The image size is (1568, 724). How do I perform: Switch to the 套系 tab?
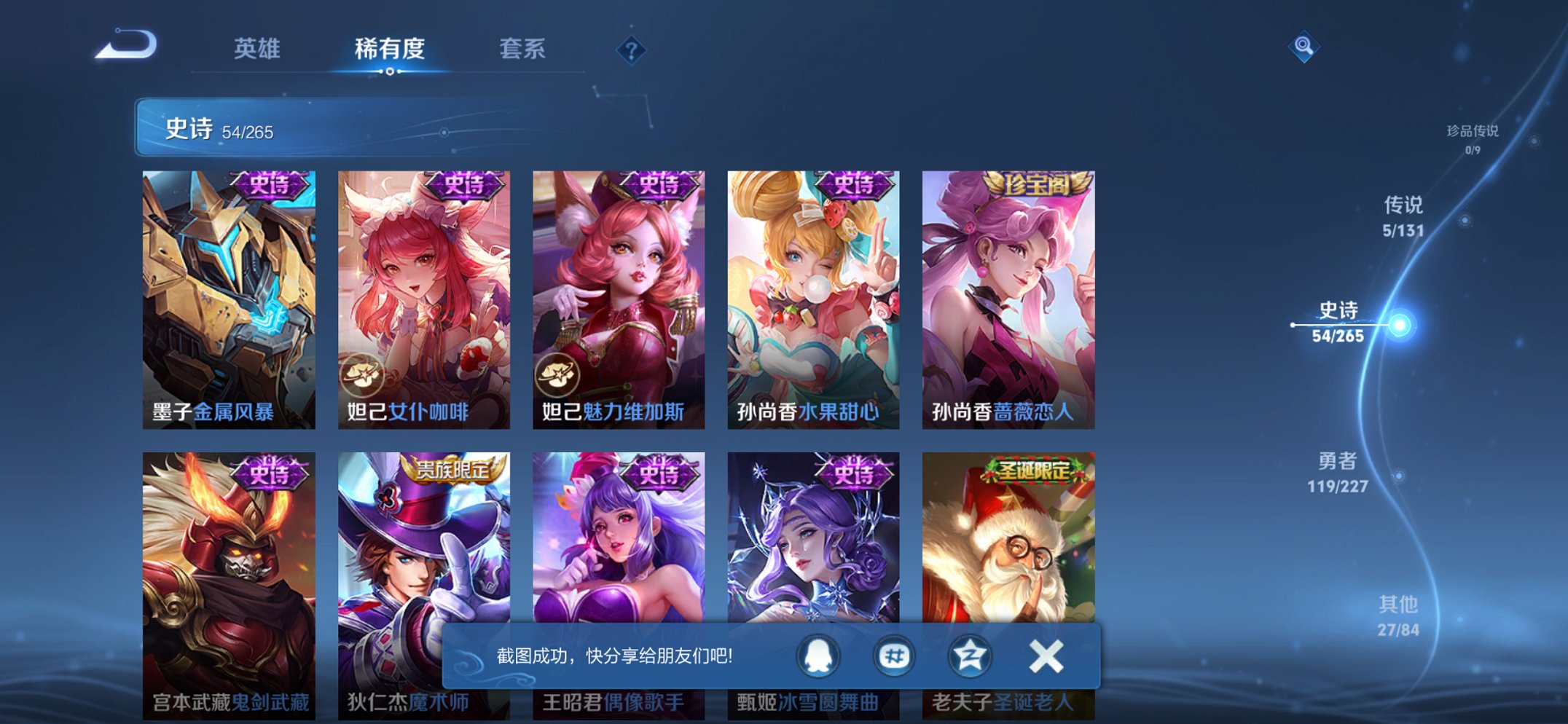click(x=524, y=49)
